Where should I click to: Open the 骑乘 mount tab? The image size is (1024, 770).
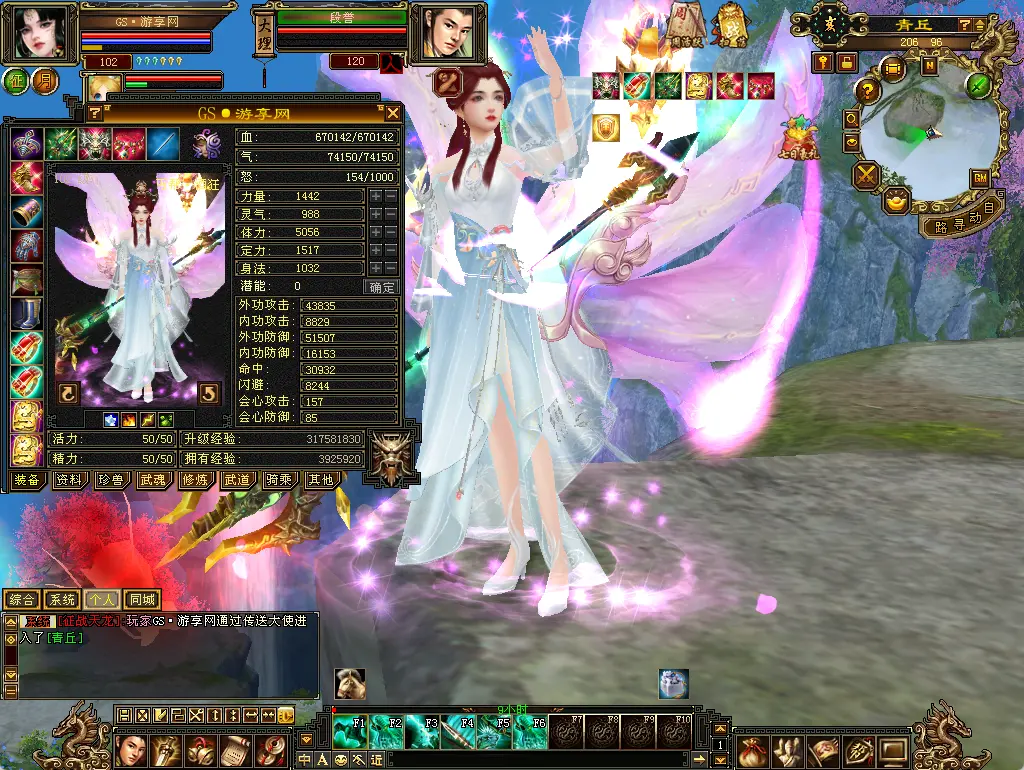[279, 480]
